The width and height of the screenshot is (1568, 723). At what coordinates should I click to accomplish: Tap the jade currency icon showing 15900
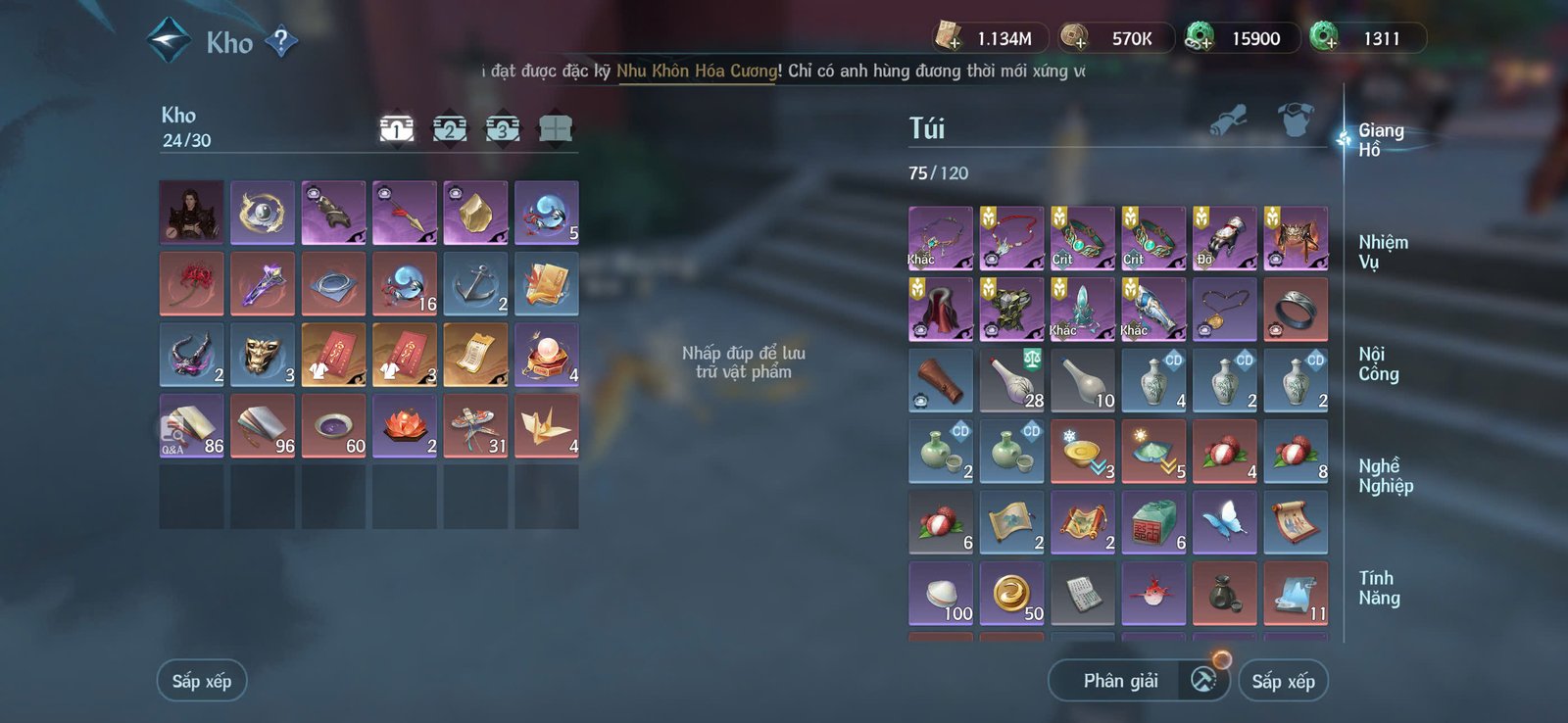[x=1200, y=37]
